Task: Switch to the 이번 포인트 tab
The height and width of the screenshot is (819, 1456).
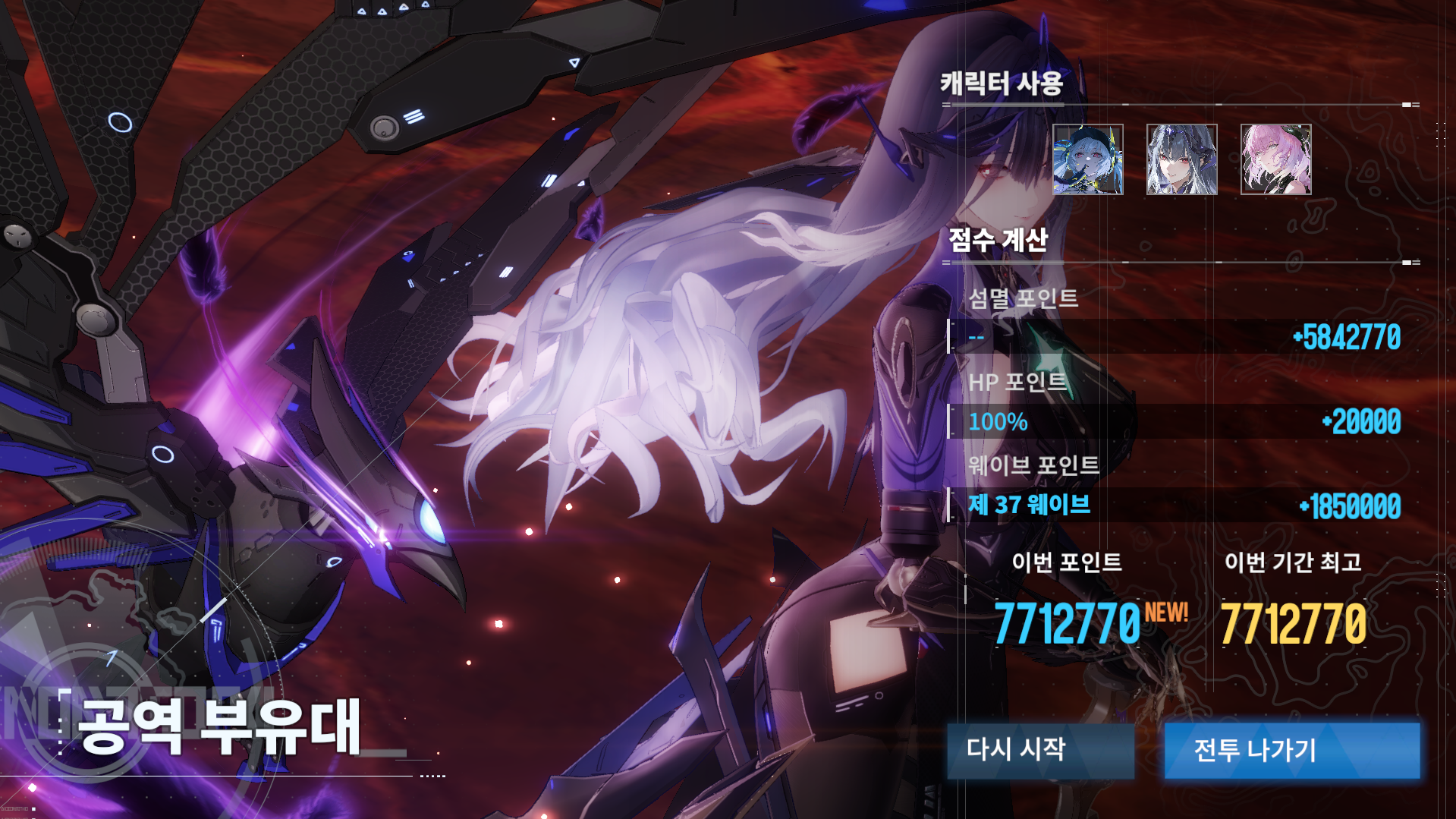Action: (x=1068, y=563)
